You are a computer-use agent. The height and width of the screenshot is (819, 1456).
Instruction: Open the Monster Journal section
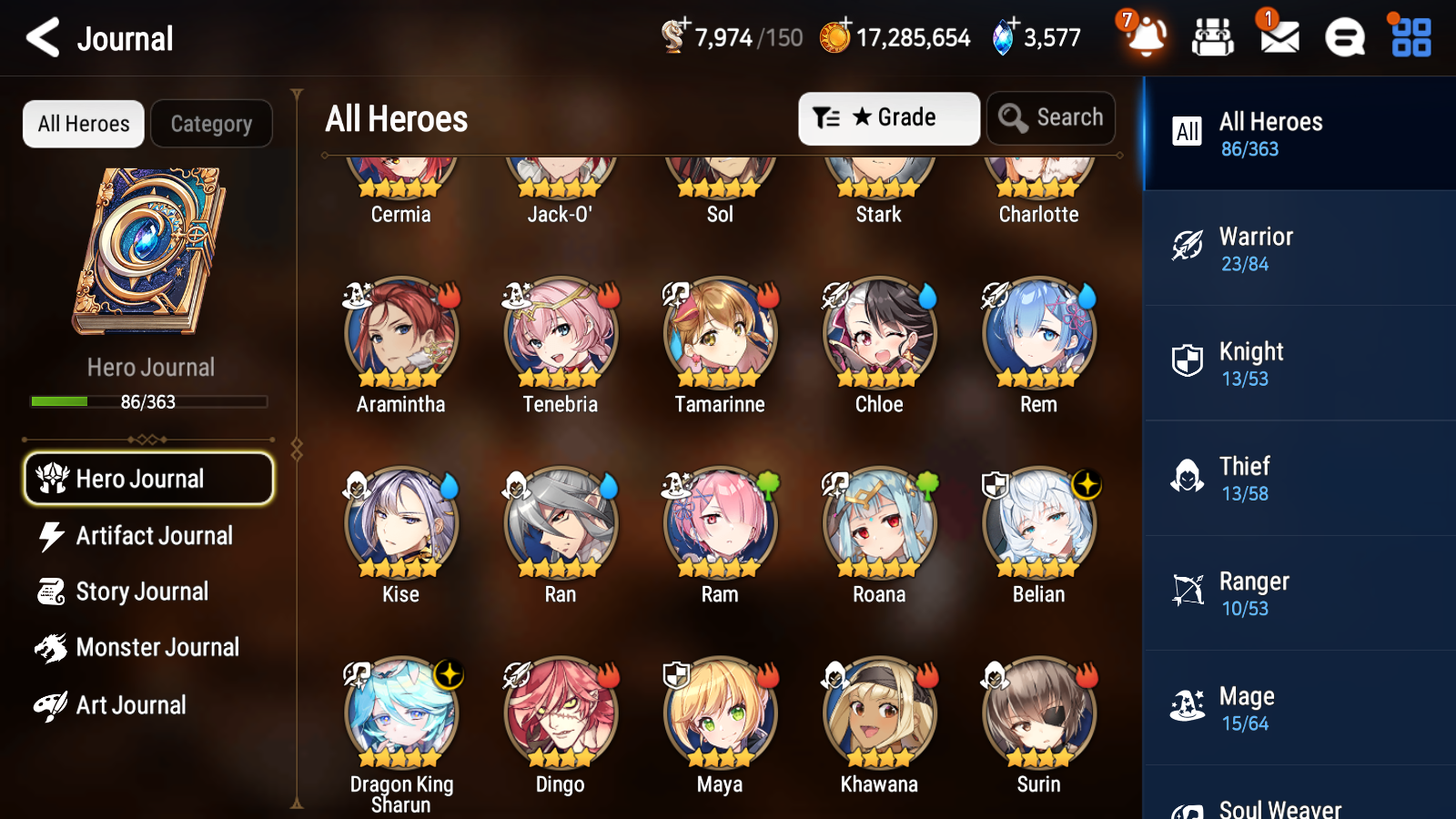[x=148, y=647]
